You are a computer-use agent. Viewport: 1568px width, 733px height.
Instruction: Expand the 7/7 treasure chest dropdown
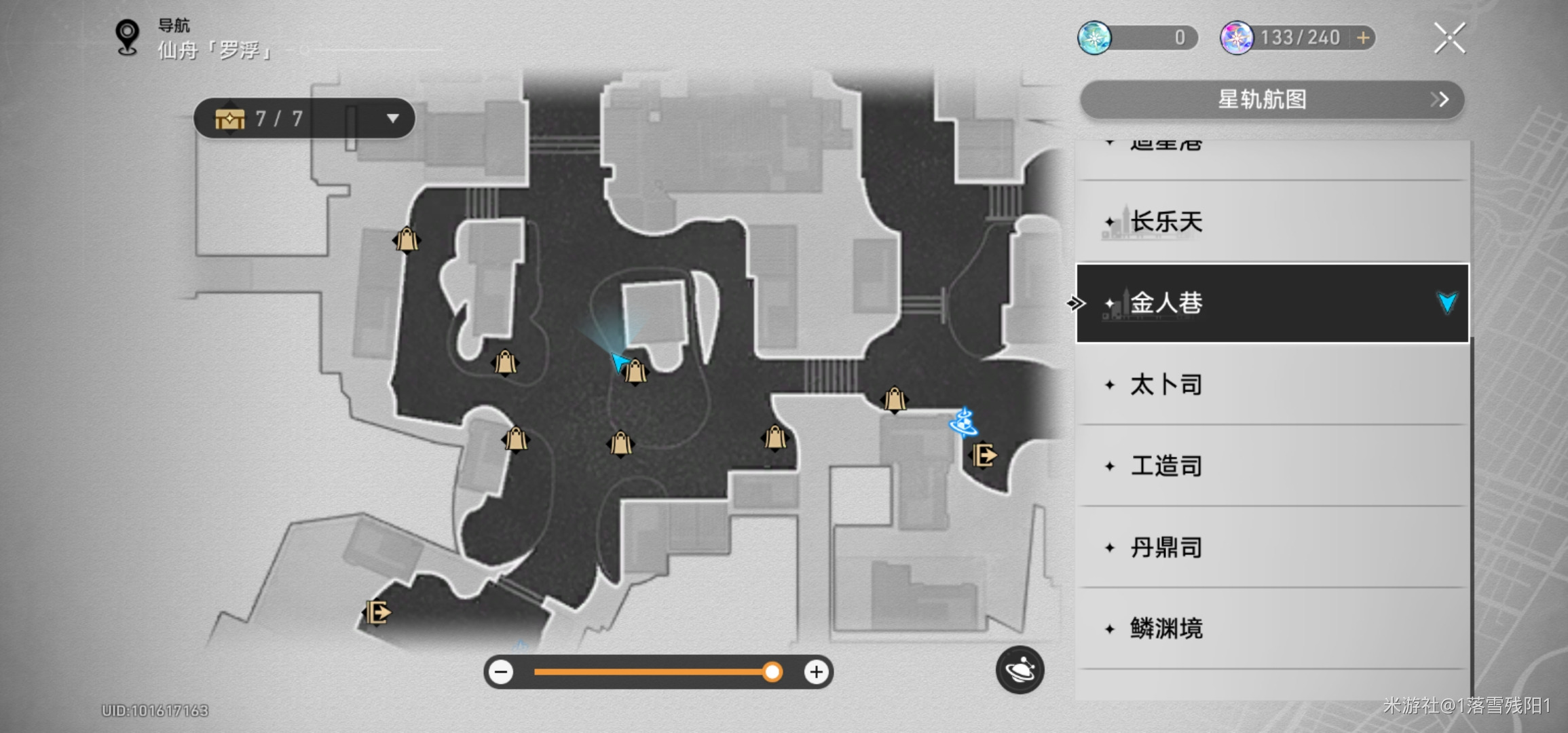tap(392, 119)
